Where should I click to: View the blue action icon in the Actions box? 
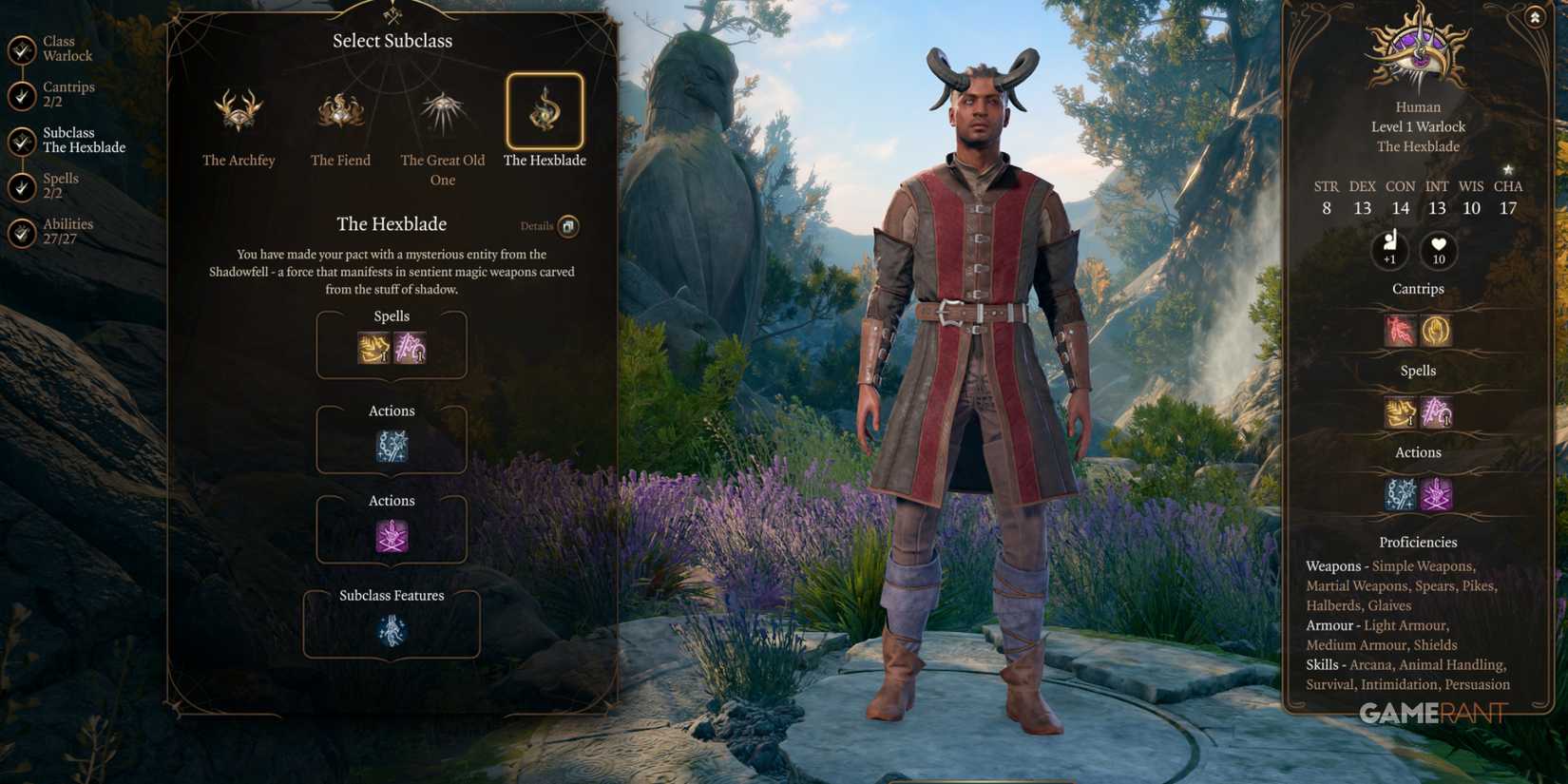click(391, 447)
